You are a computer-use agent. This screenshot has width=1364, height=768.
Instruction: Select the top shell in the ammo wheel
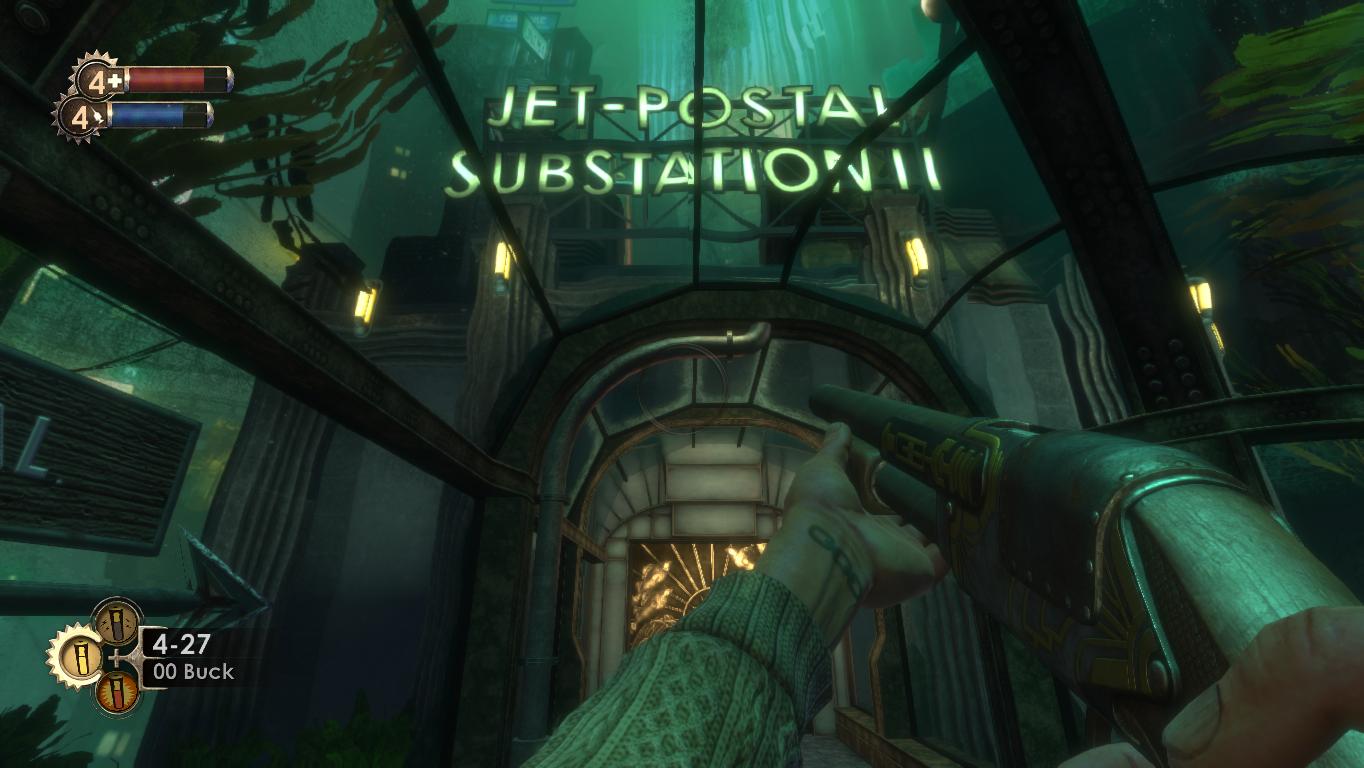pyautogui.click(x=116, y=624)
